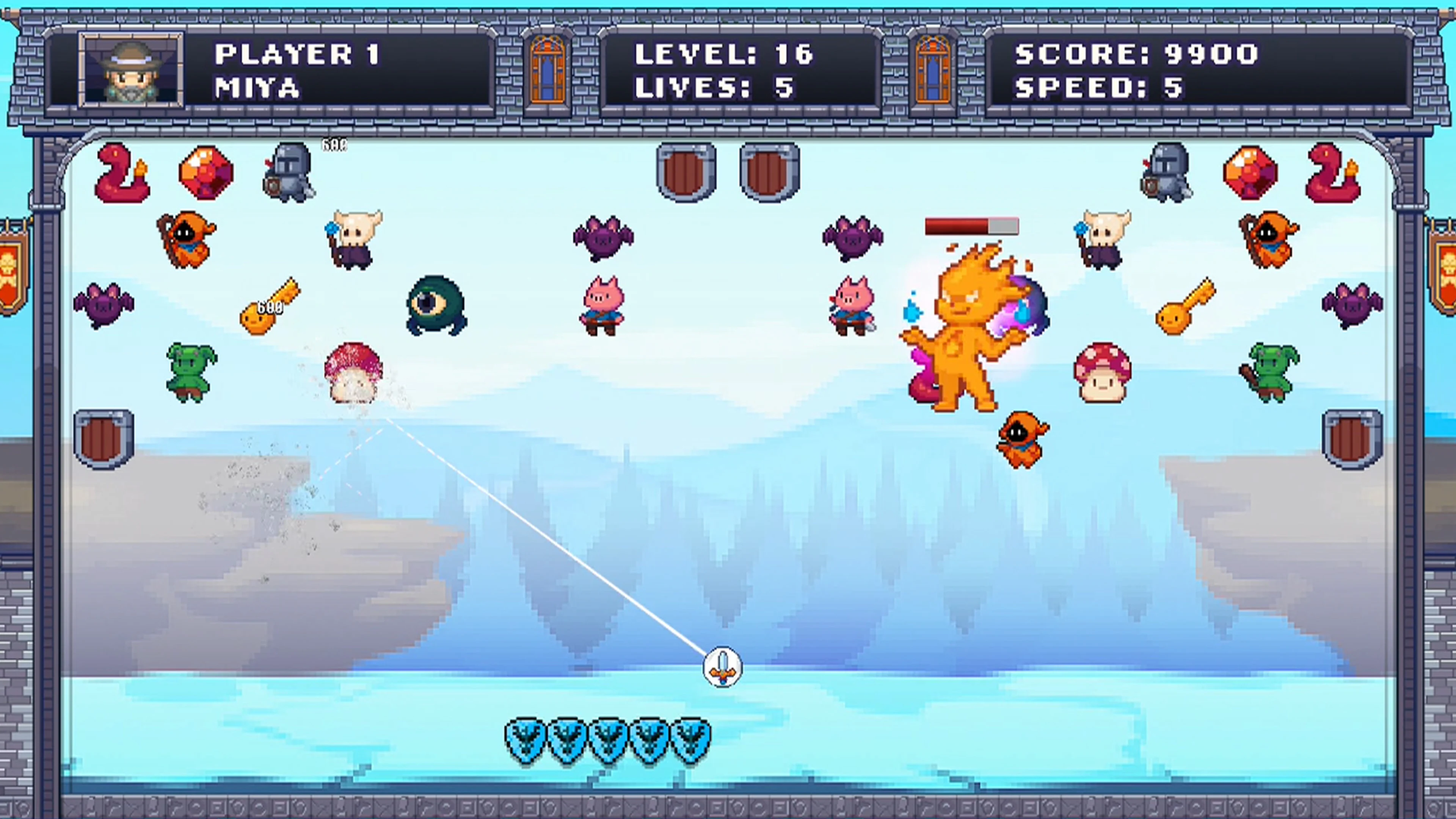Hit the giant eyeball monster
This screenshot has width=1456, height=819.
tap(435, 305)
